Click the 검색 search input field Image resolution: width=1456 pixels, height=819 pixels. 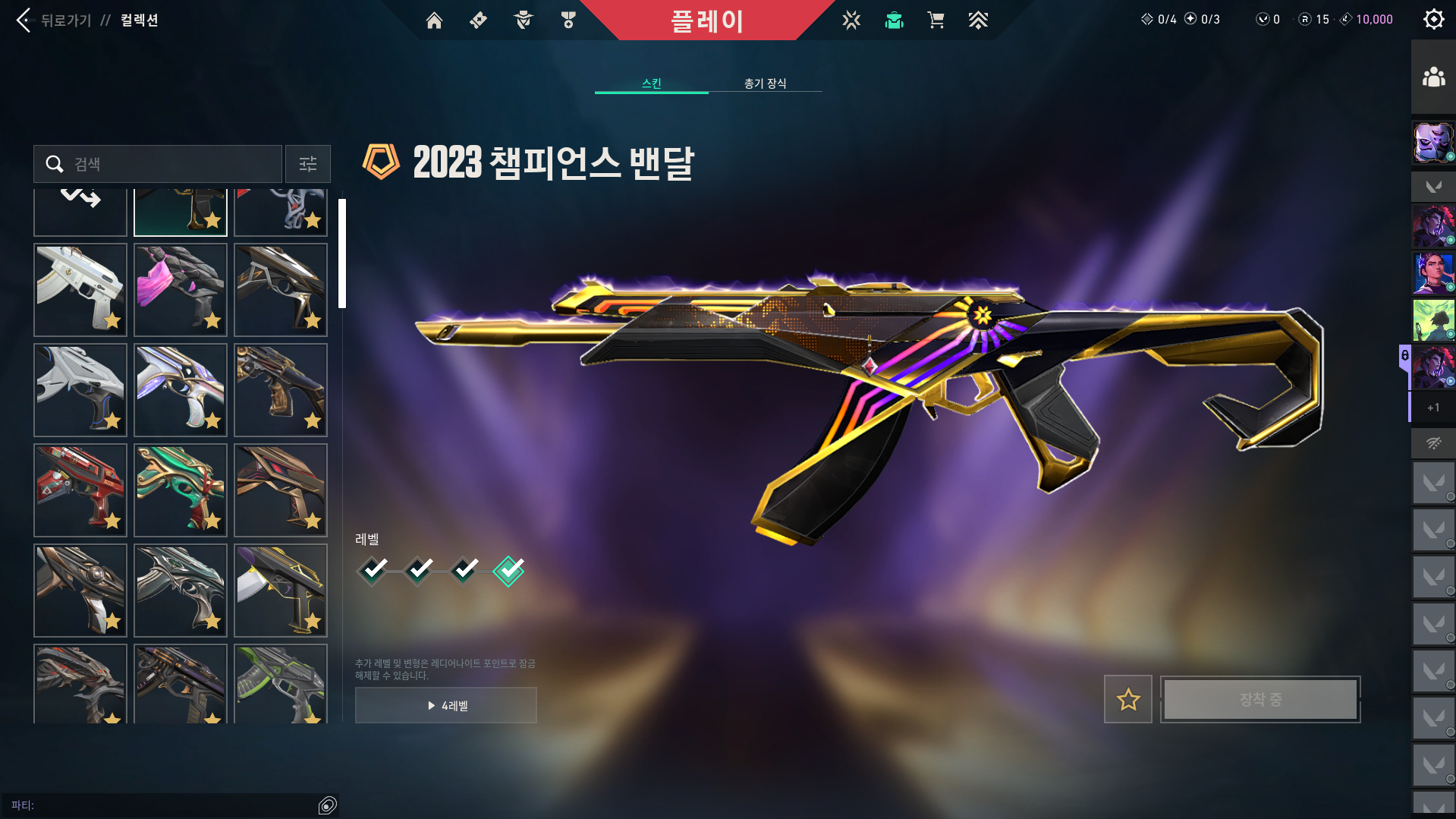(157, 164)
